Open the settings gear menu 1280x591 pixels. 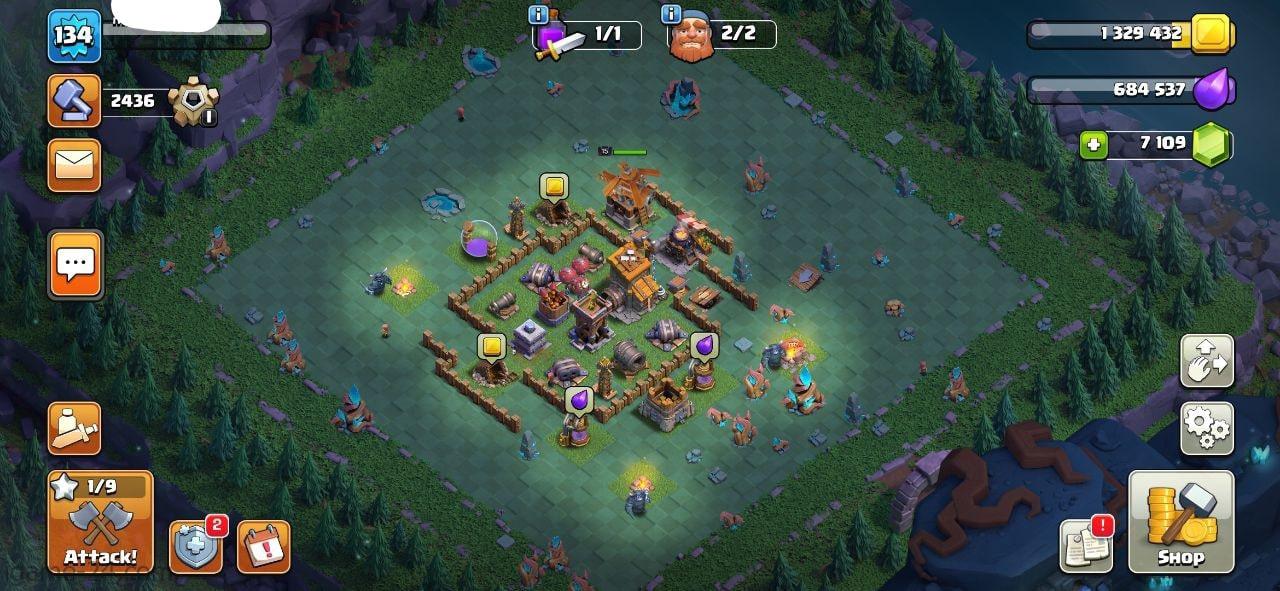click(1207, 428)
